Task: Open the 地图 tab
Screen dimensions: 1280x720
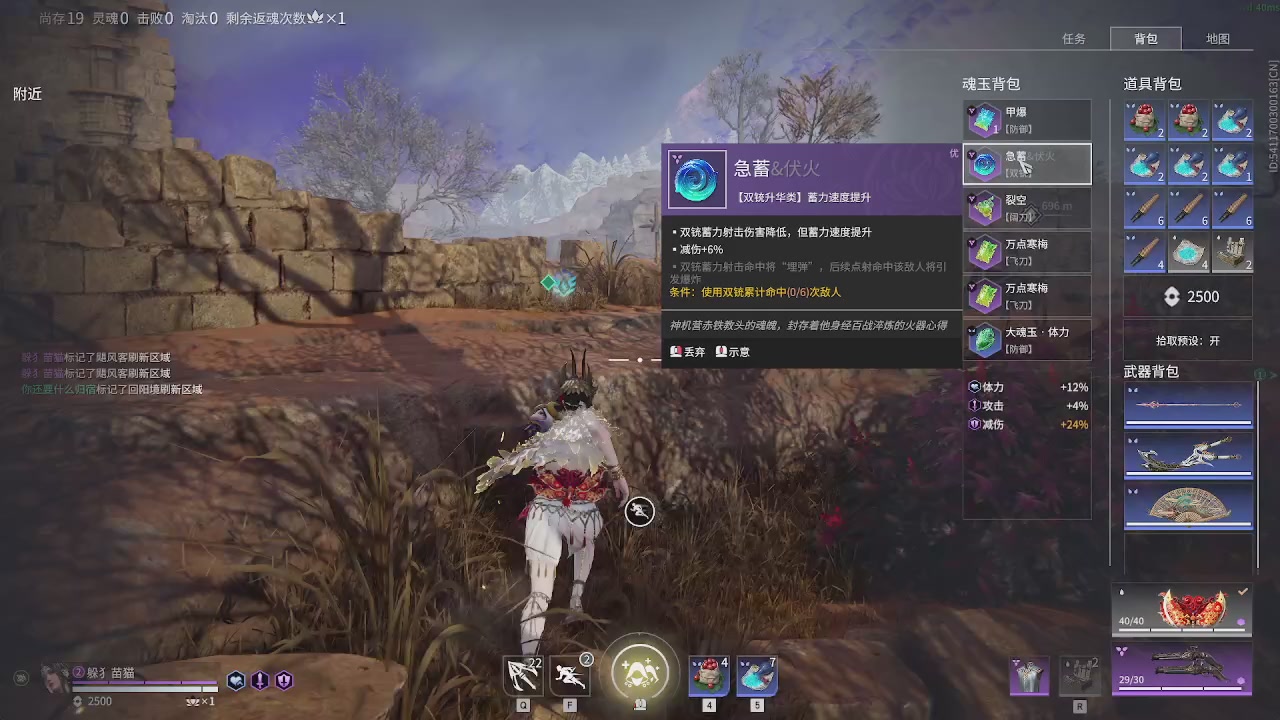Action: coord(1217,39)
